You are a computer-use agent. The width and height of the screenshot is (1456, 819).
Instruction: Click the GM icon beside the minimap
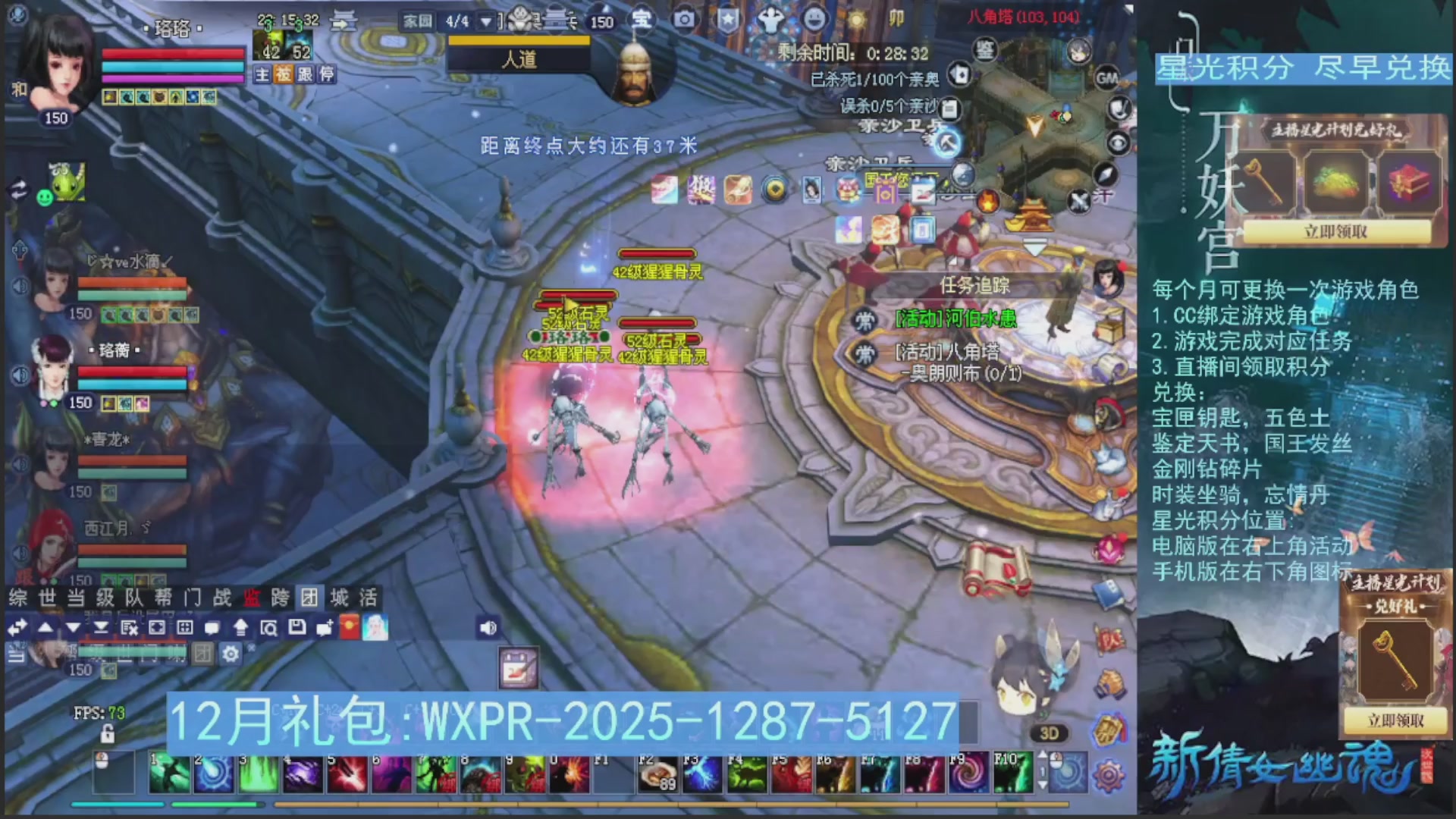pos(1107,78)
